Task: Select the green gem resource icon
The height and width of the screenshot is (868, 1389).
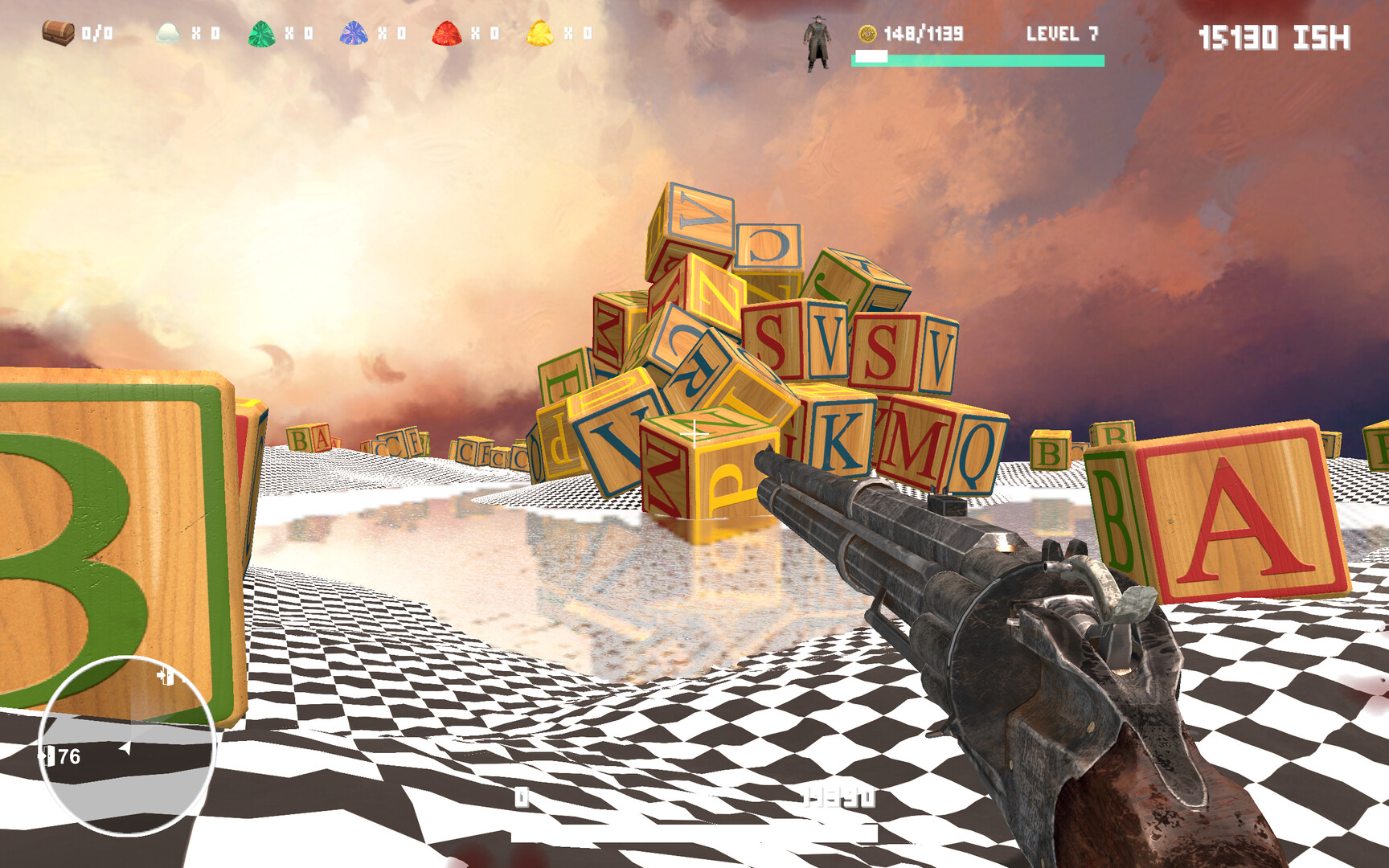Action: (262, 33)
